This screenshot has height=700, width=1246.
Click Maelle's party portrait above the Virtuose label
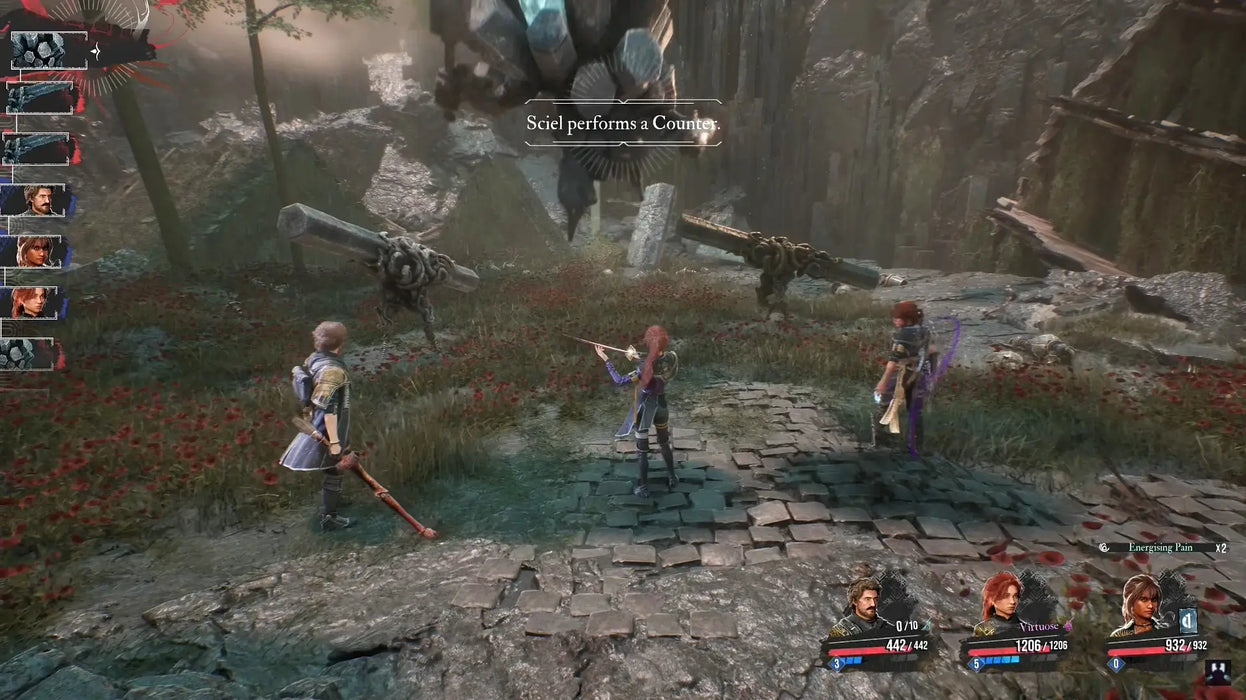coord(1000,598)
